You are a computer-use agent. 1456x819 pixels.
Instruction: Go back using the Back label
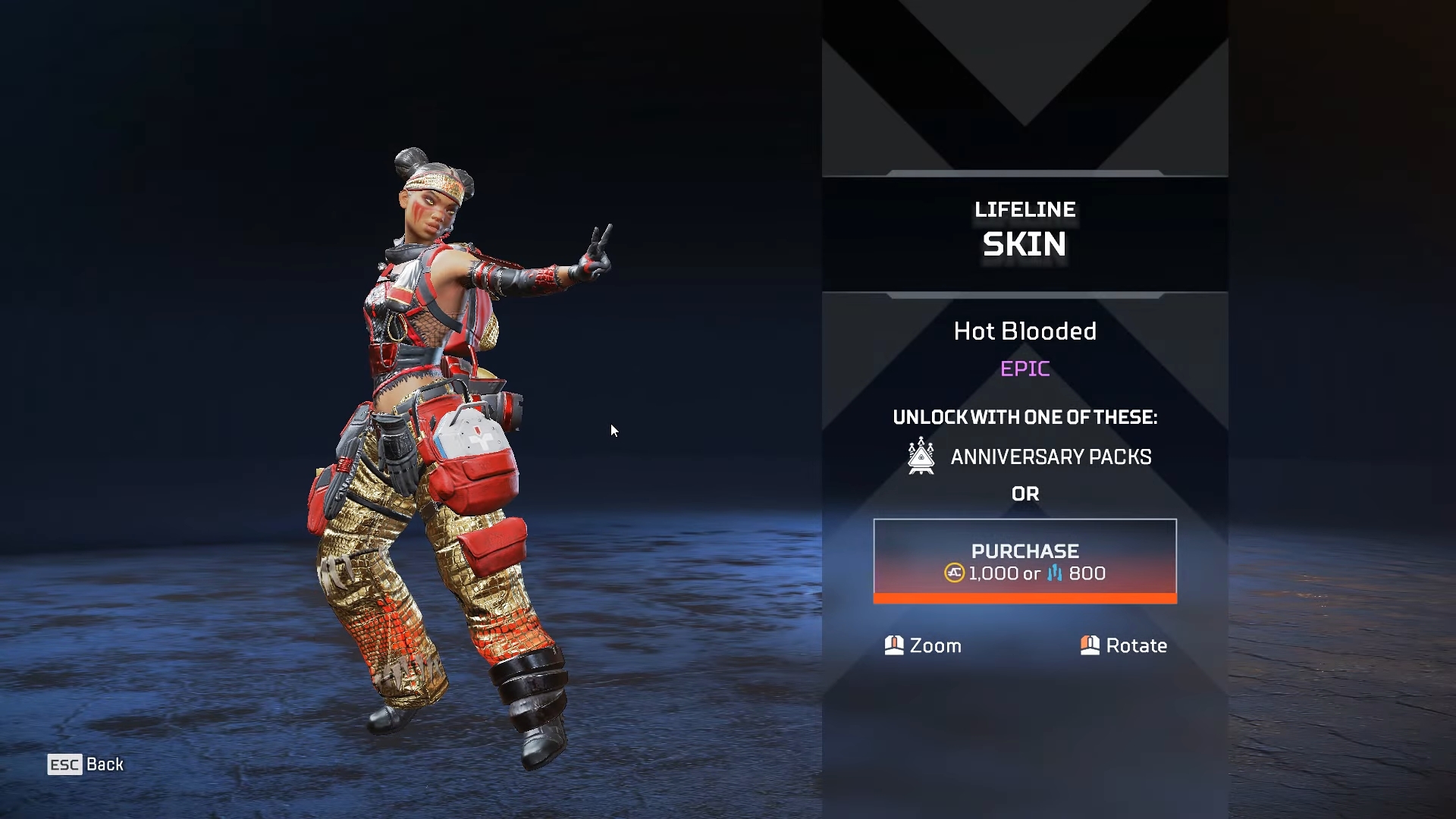[104, 764]
